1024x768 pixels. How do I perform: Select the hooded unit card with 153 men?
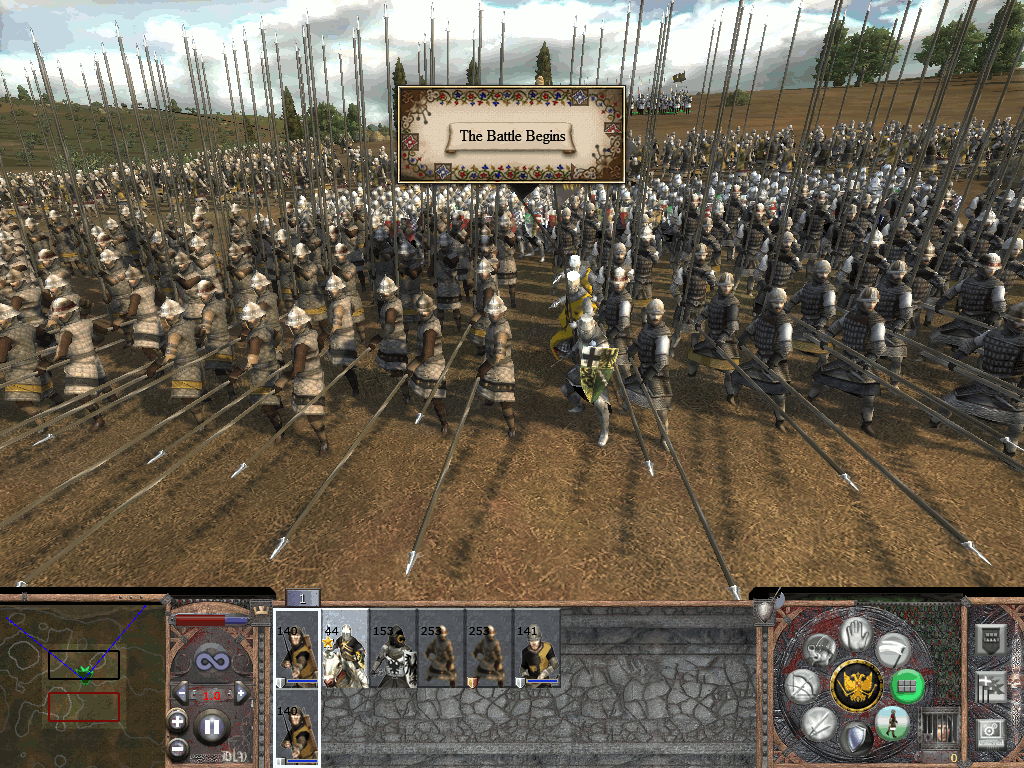click(x=393, y=648)
